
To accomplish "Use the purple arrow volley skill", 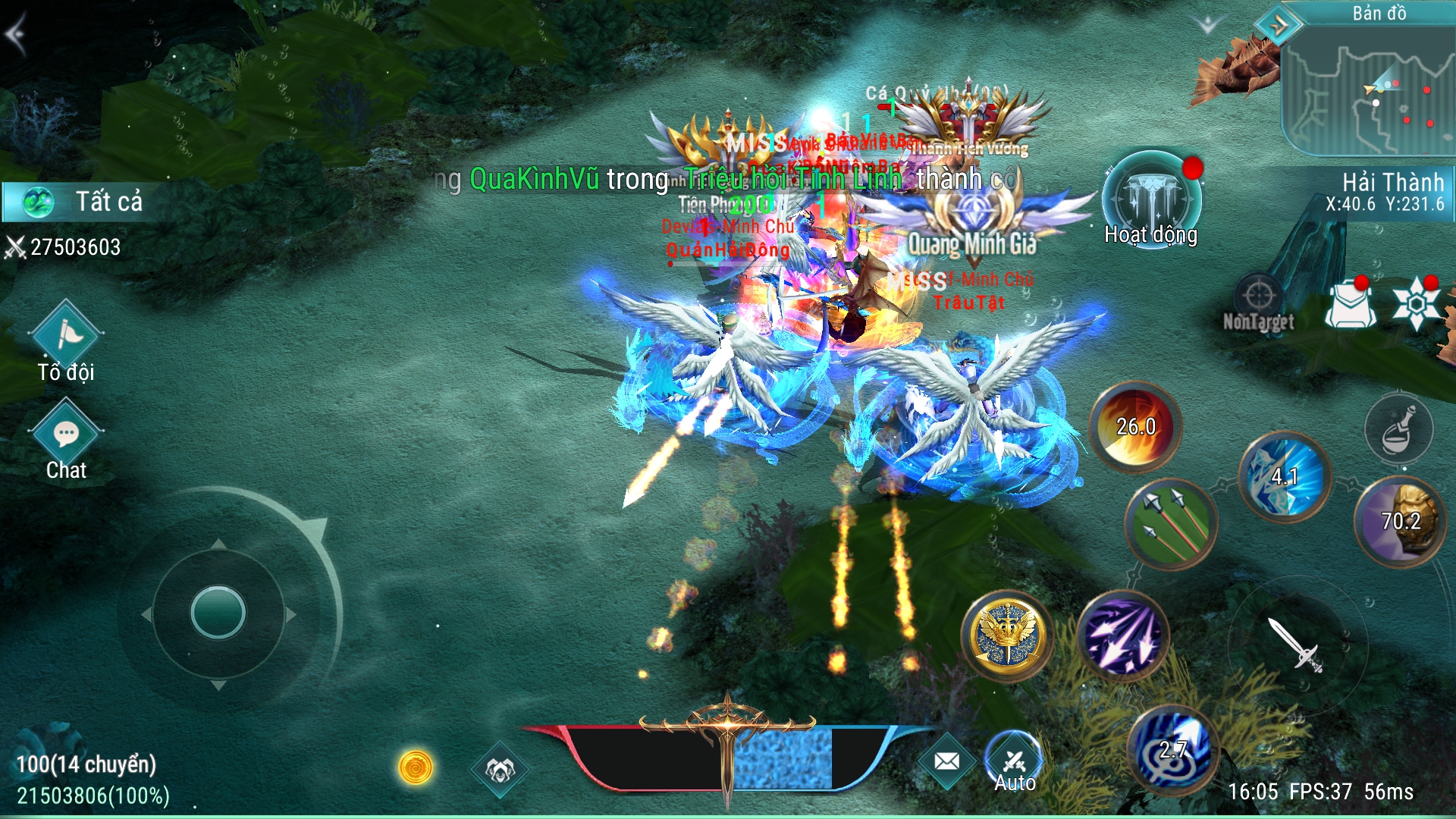I will tap(1122, 635).
